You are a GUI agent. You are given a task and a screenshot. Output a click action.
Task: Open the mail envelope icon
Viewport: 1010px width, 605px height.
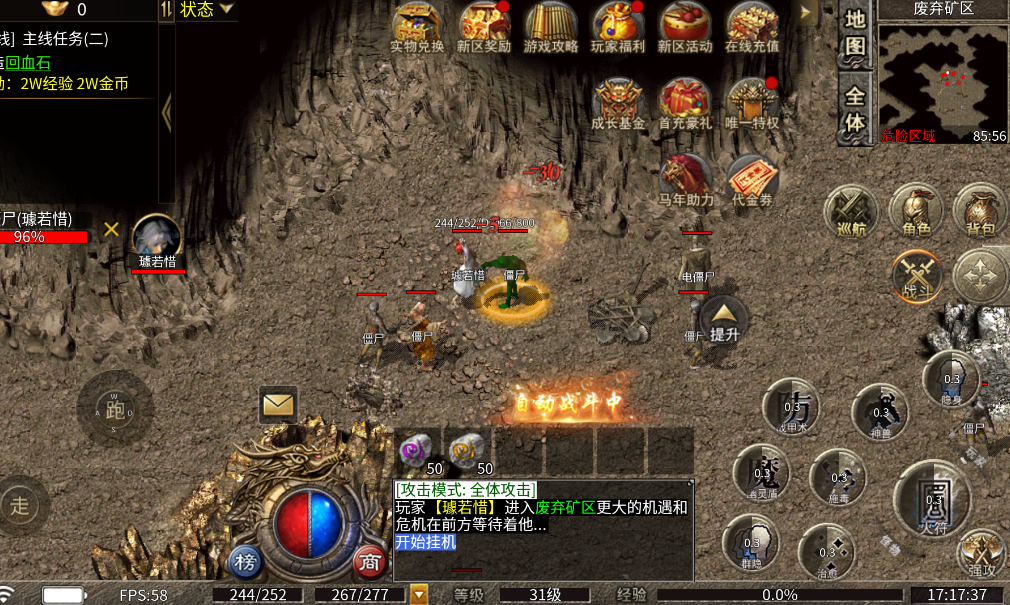point(278,405)
